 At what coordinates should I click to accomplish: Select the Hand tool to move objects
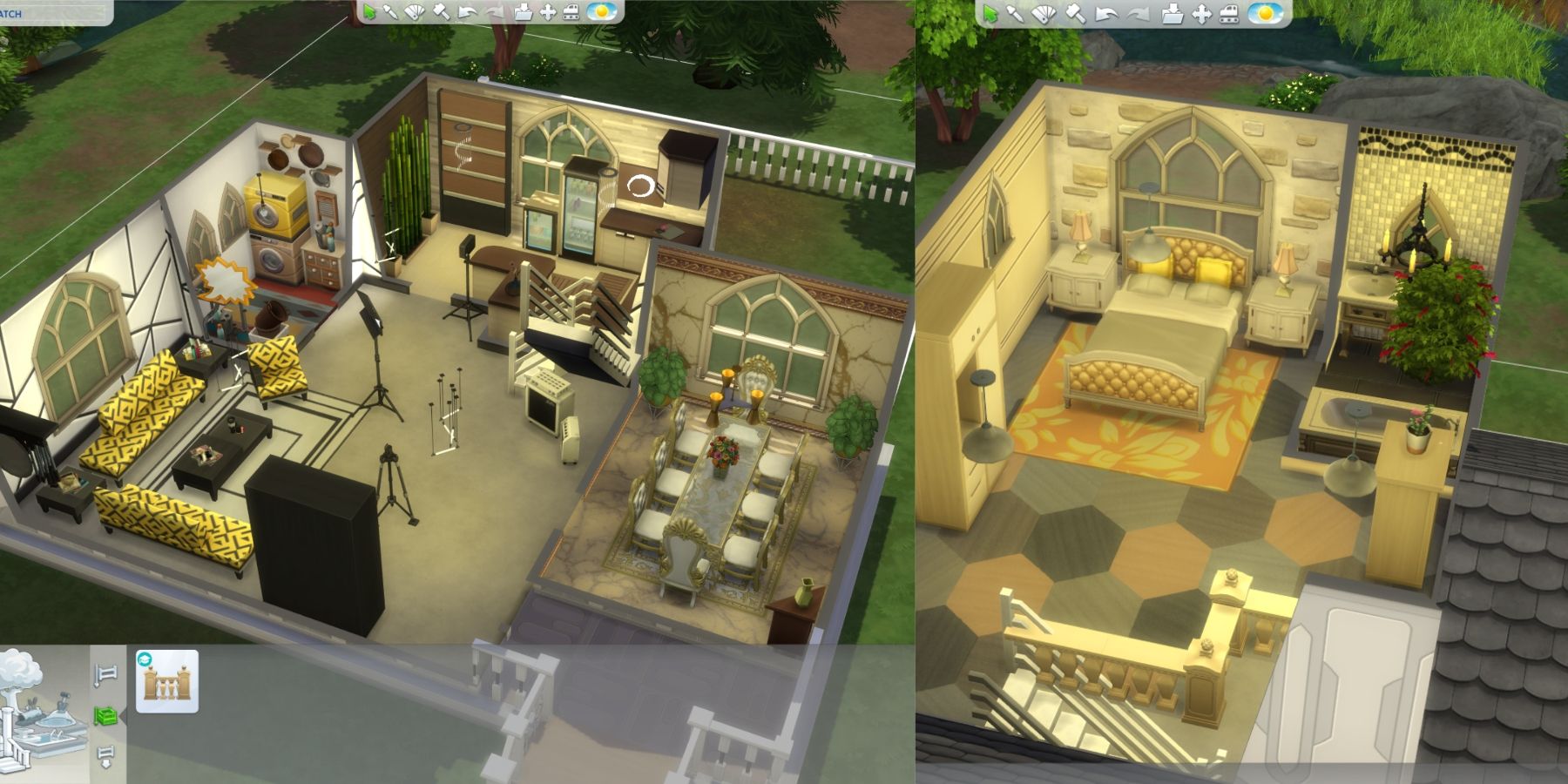[x=548, y=13]
